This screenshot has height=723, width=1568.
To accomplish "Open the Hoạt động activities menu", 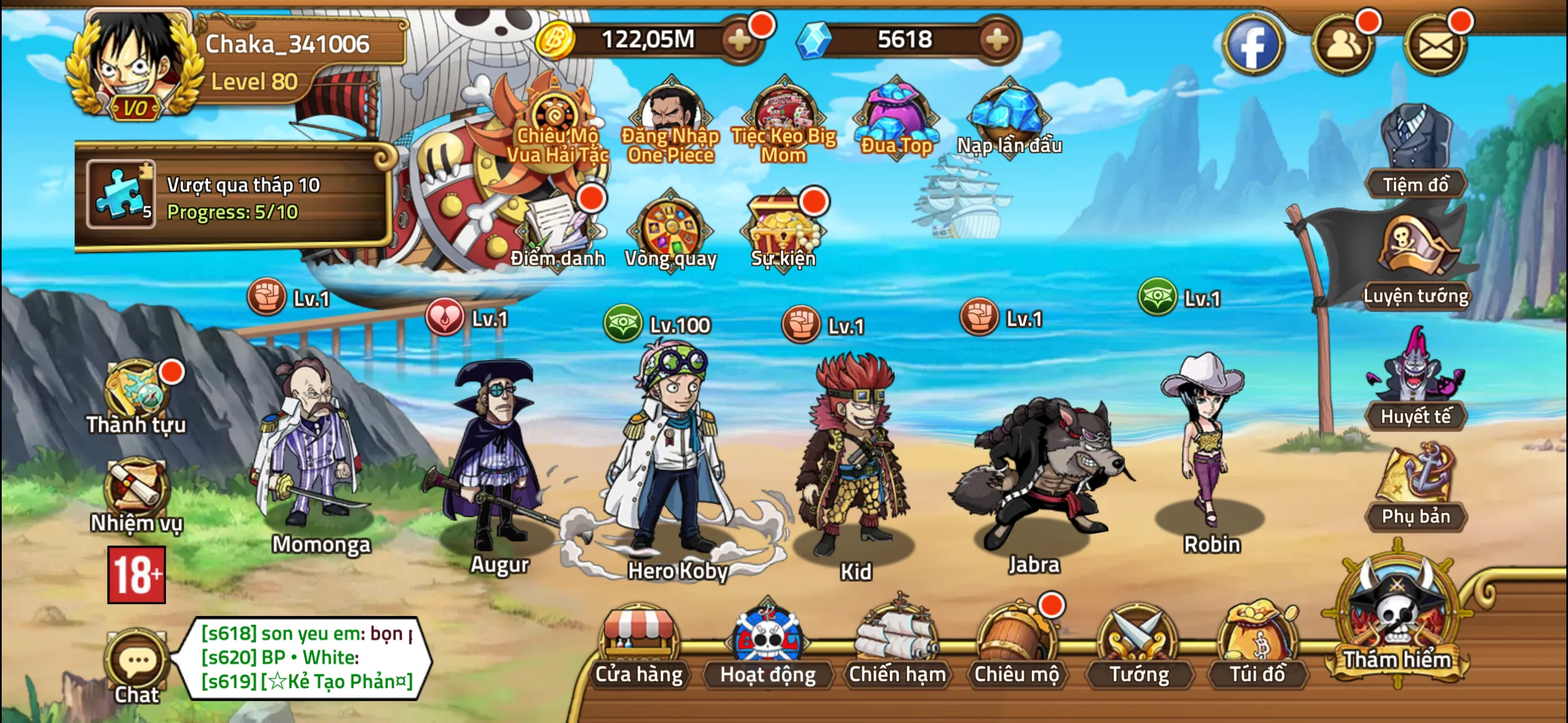I will (767, 646).
